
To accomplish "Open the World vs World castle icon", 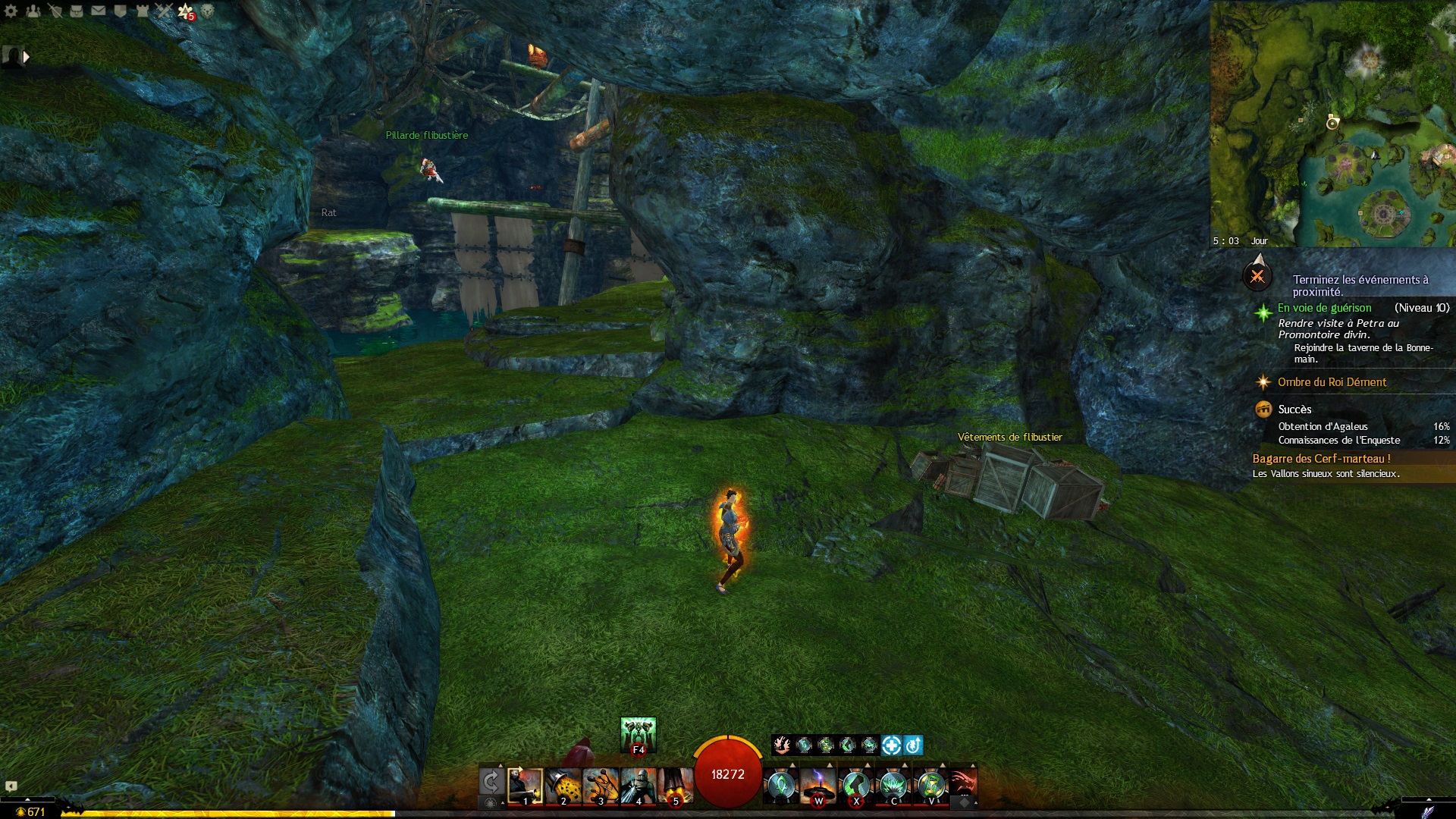I will point(142,11).
